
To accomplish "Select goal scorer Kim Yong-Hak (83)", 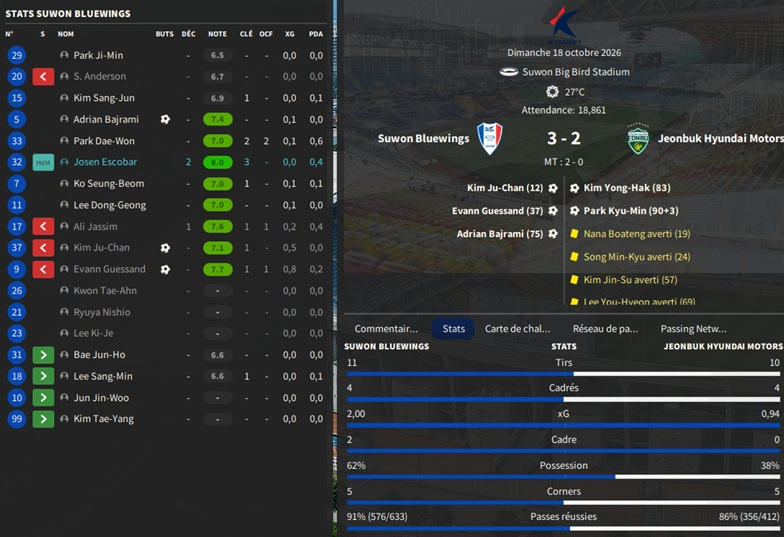I will tap(626, 188).
